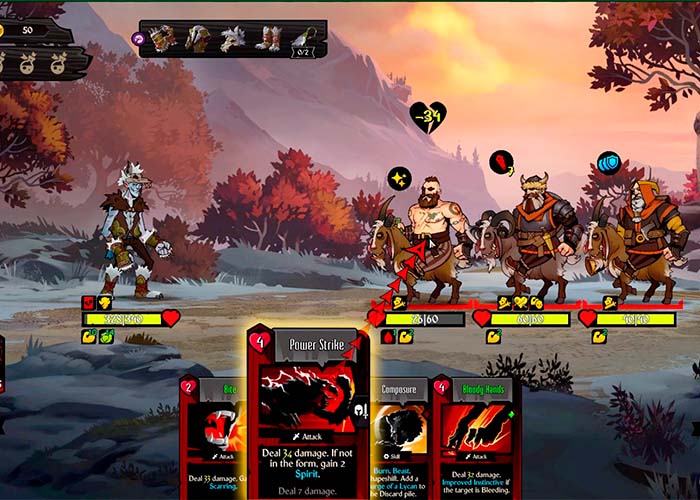The width and height of the screenshot is (700, 500).
Task: Click the enemy's sparkle intent icon
Action: coord(400,179)
